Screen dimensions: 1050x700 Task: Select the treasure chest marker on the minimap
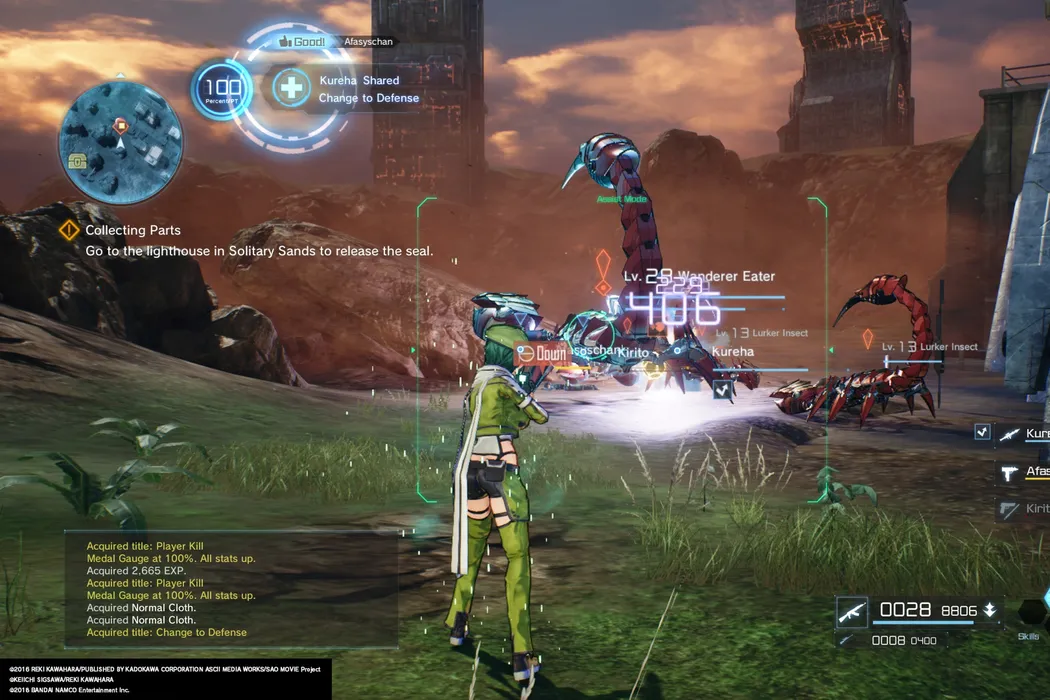[77, 160]
